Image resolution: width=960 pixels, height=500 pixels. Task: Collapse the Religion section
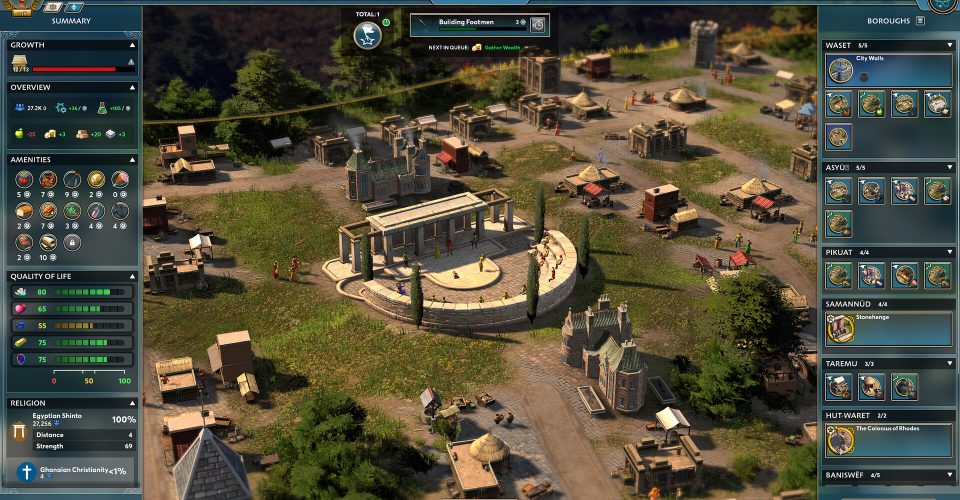pos(132,403)
